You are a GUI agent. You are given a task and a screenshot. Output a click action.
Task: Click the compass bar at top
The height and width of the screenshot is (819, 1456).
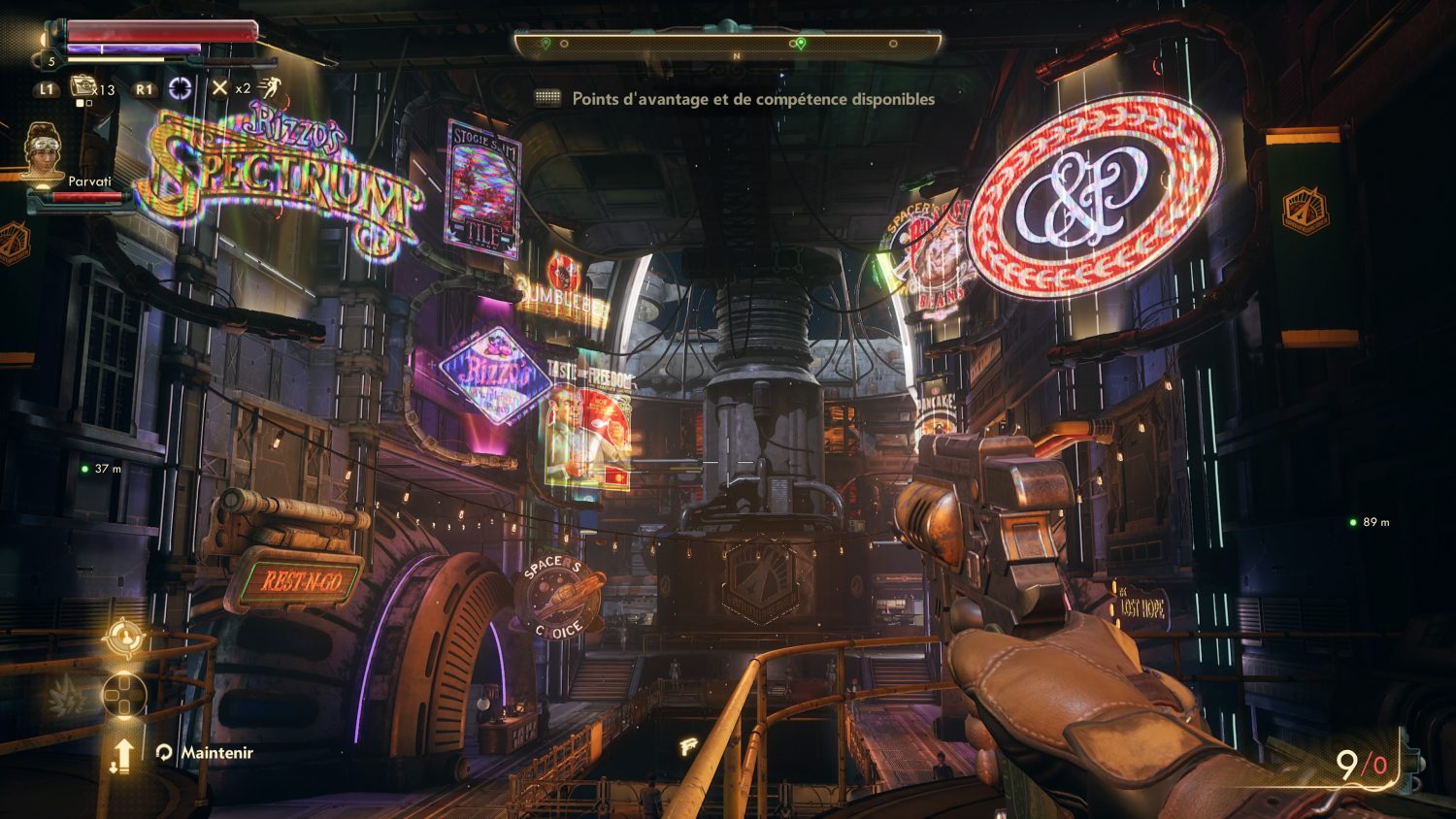727,44
